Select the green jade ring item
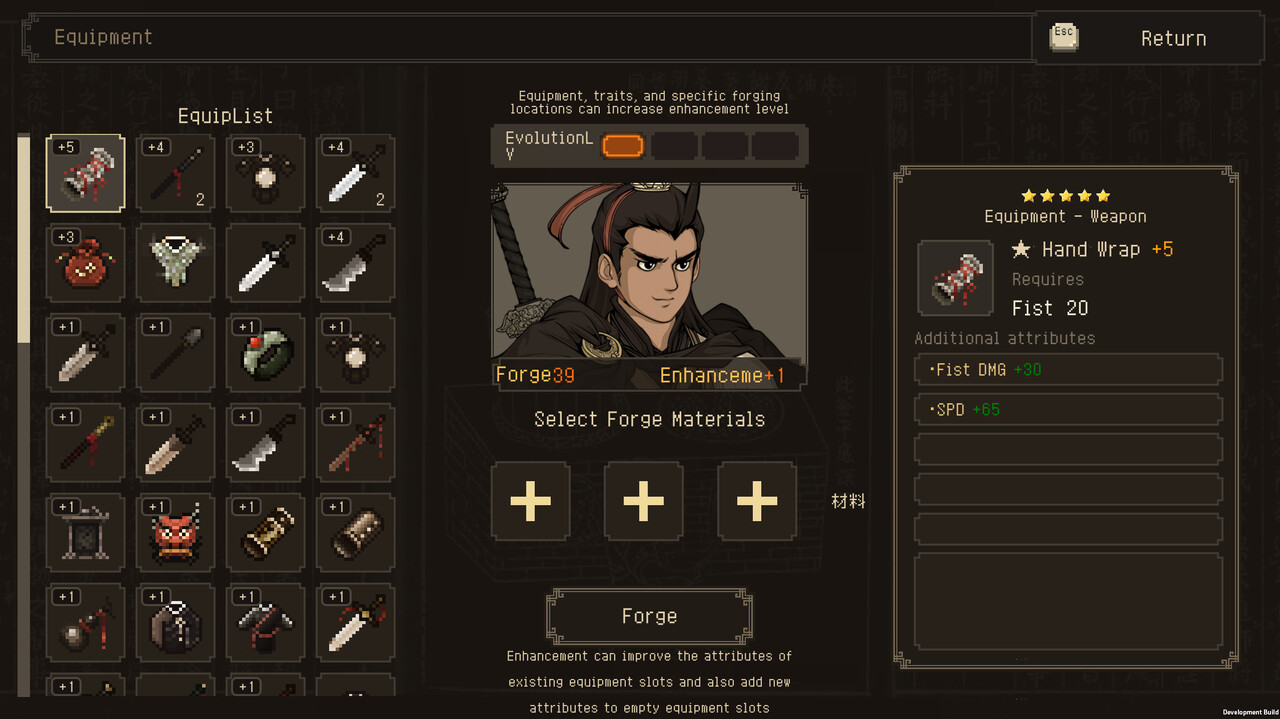This screenshot has width=1280, height=719. 266,353
